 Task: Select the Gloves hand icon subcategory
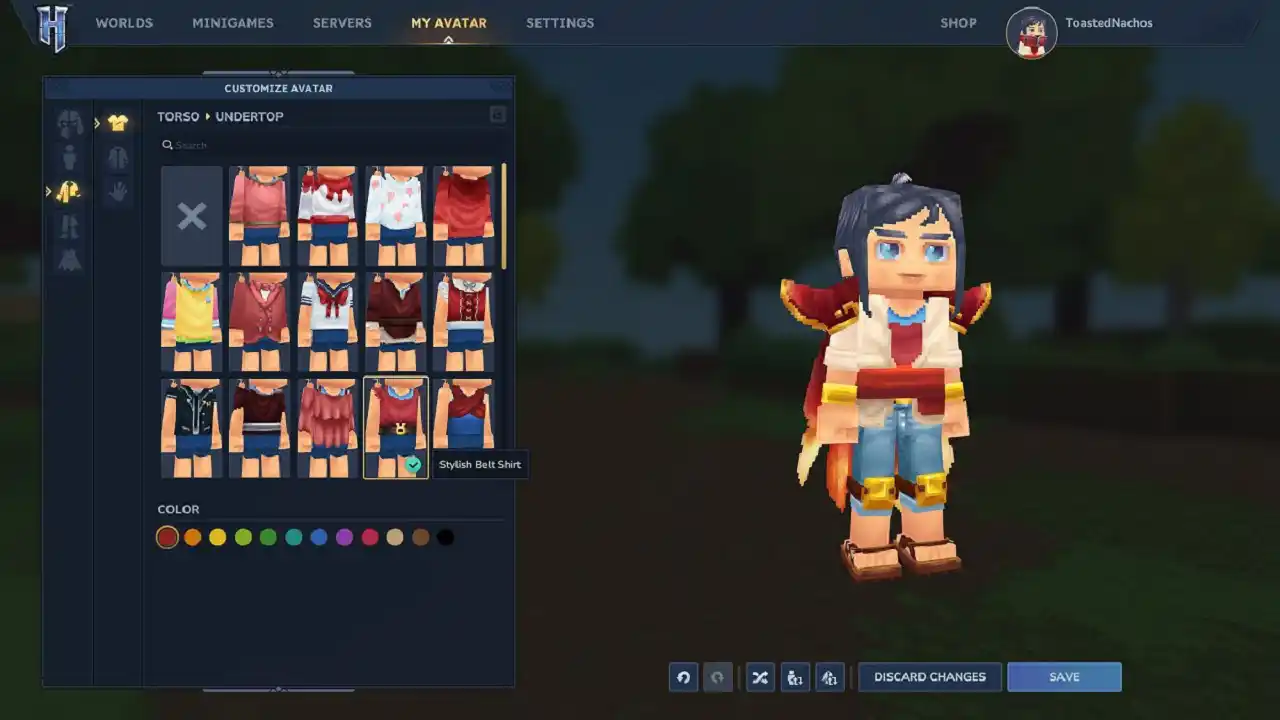118,191
